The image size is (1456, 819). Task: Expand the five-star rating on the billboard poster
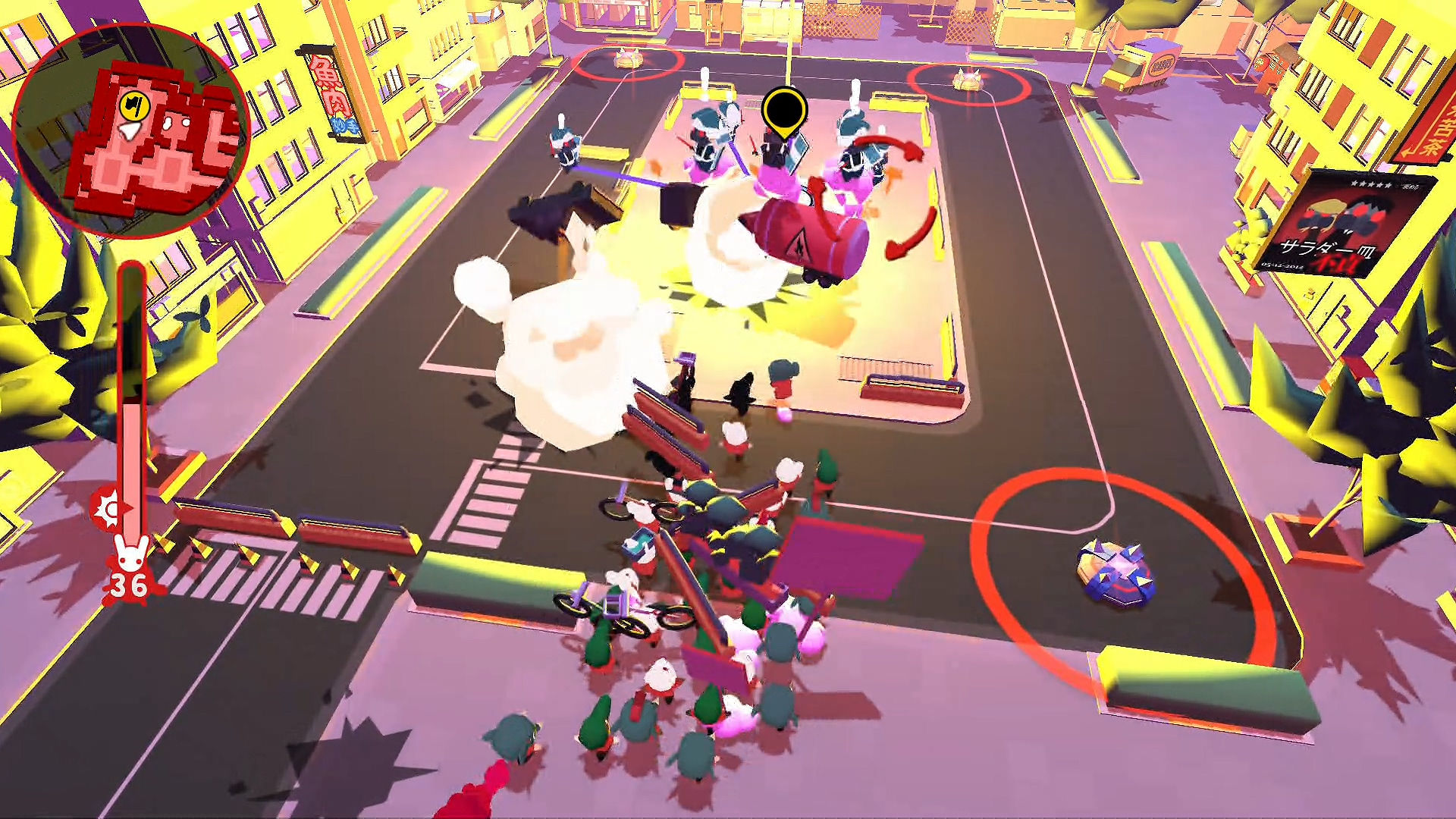pyautogui.click(x=1373, y=185)
